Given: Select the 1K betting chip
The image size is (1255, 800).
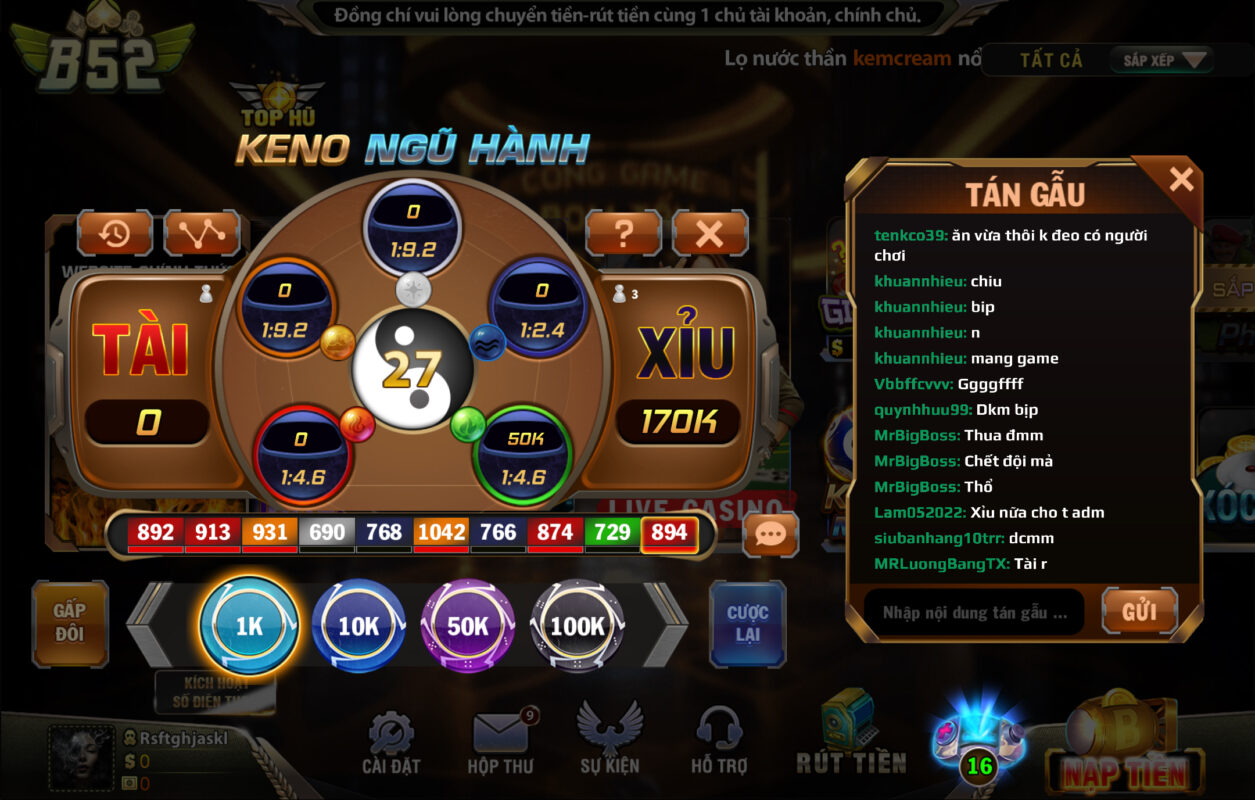Looking at the screenshot, I should (249, 626).
